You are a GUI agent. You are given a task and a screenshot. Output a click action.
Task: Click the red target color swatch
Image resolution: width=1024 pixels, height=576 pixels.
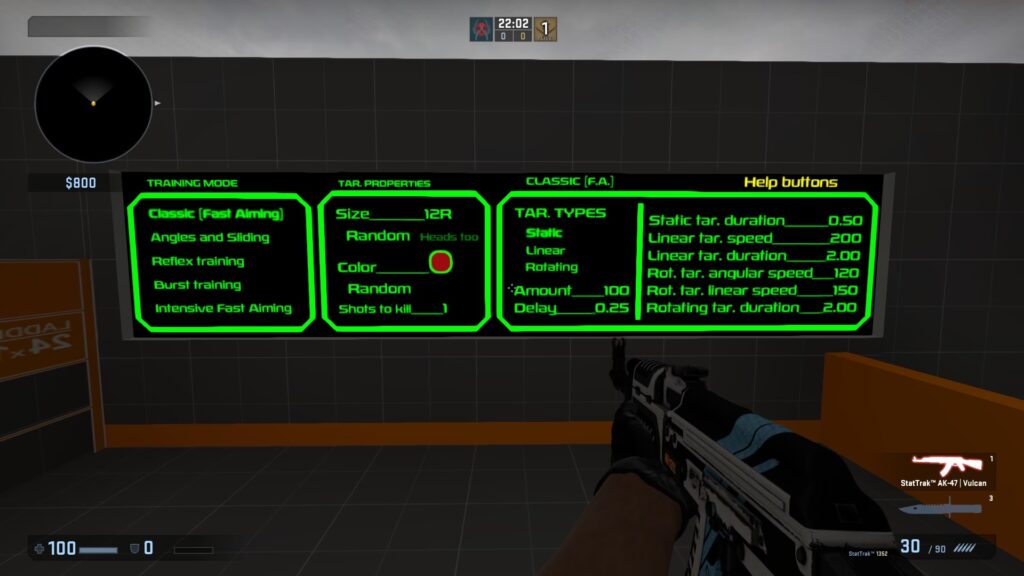[441, 263]
